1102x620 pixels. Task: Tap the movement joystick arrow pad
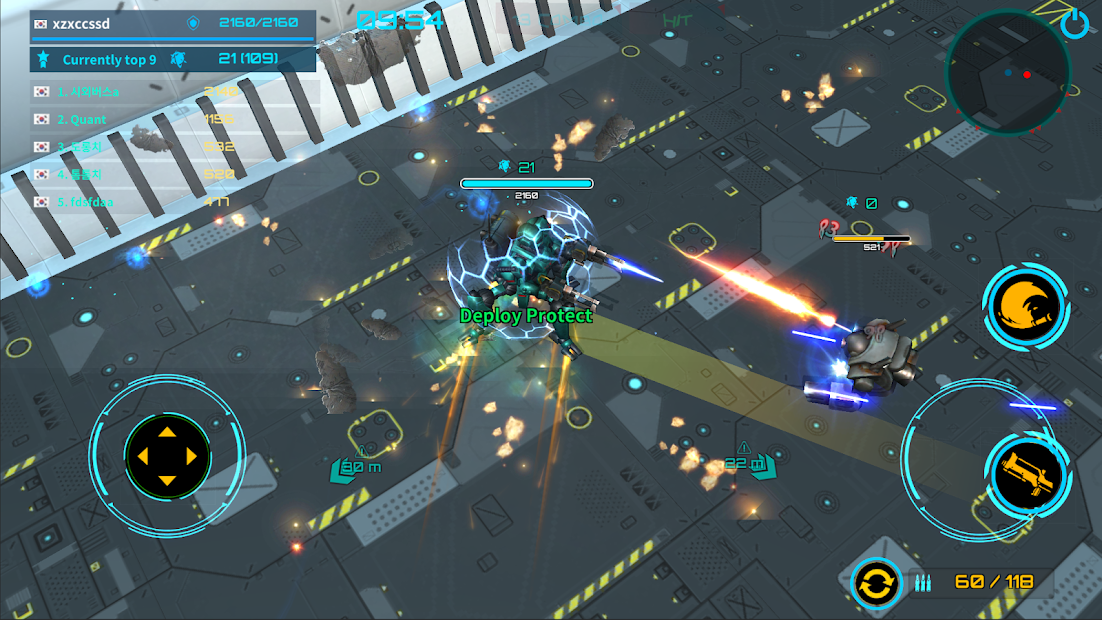(167, 457)
